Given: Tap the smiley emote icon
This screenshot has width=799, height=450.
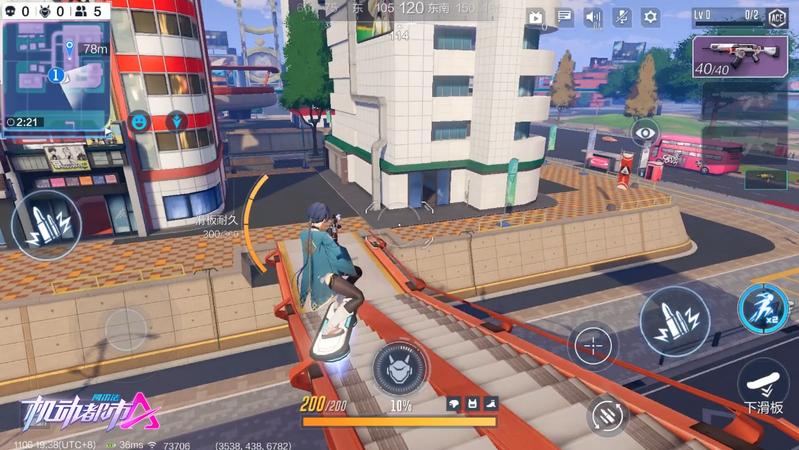Looking at the screenshot, I should [140, 122].
